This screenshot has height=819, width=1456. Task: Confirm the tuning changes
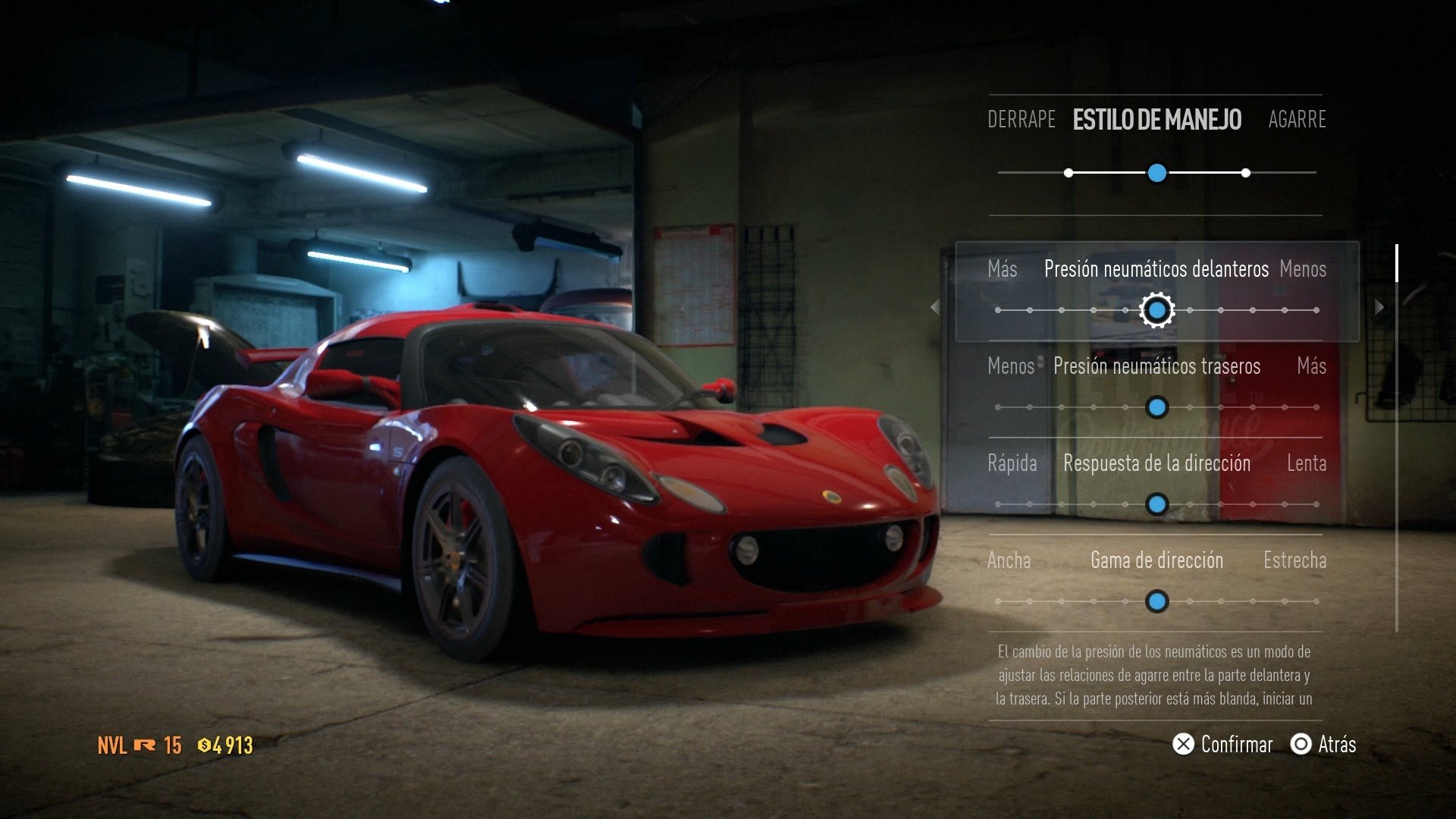1222,745
